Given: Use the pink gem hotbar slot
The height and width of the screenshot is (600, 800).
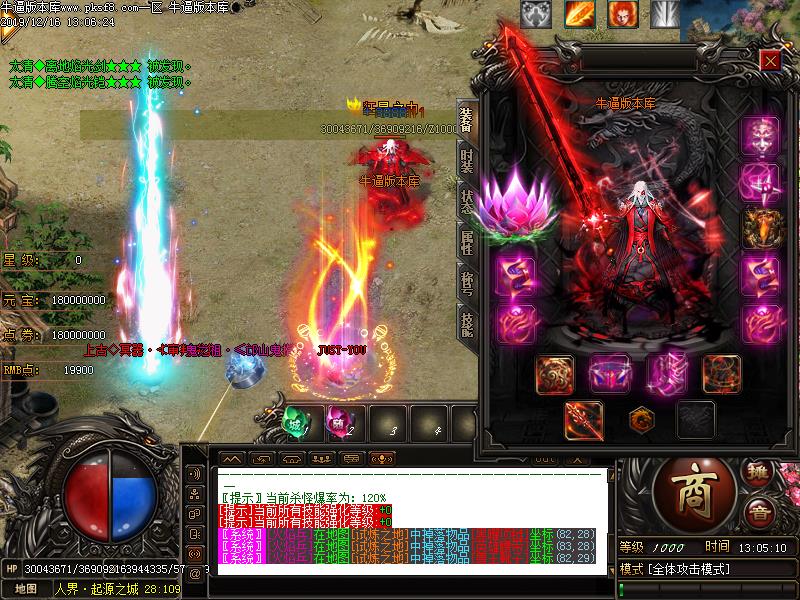Looking at the screenshot, I should click(x=340, y=422).
